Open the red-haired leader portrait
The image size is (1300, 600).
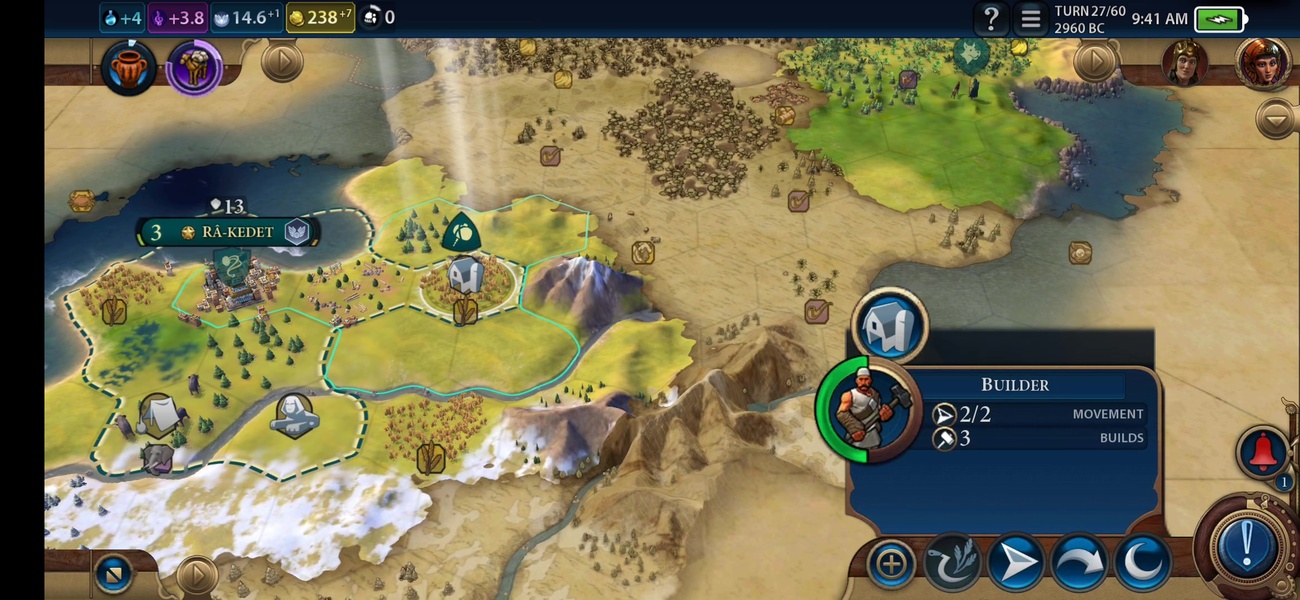[x=1262, y=63]
